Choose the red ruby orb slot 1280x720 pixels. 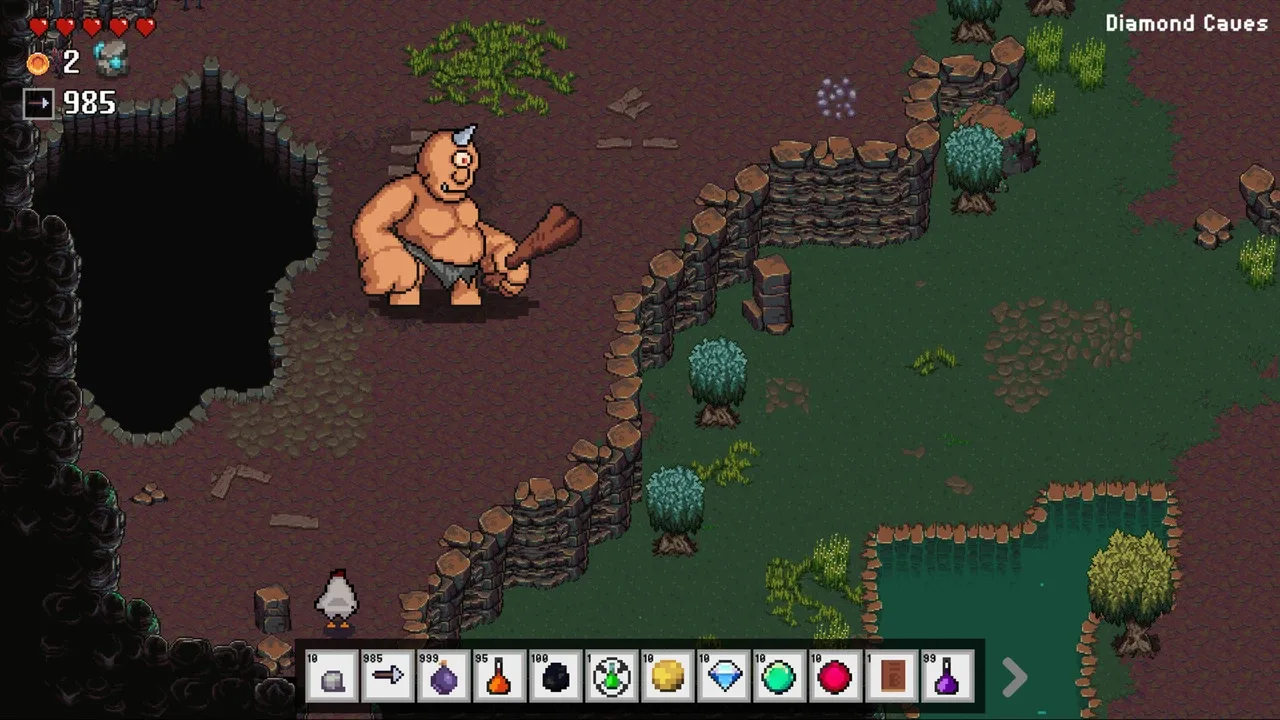pyautogui.click(x=836, y=676)
